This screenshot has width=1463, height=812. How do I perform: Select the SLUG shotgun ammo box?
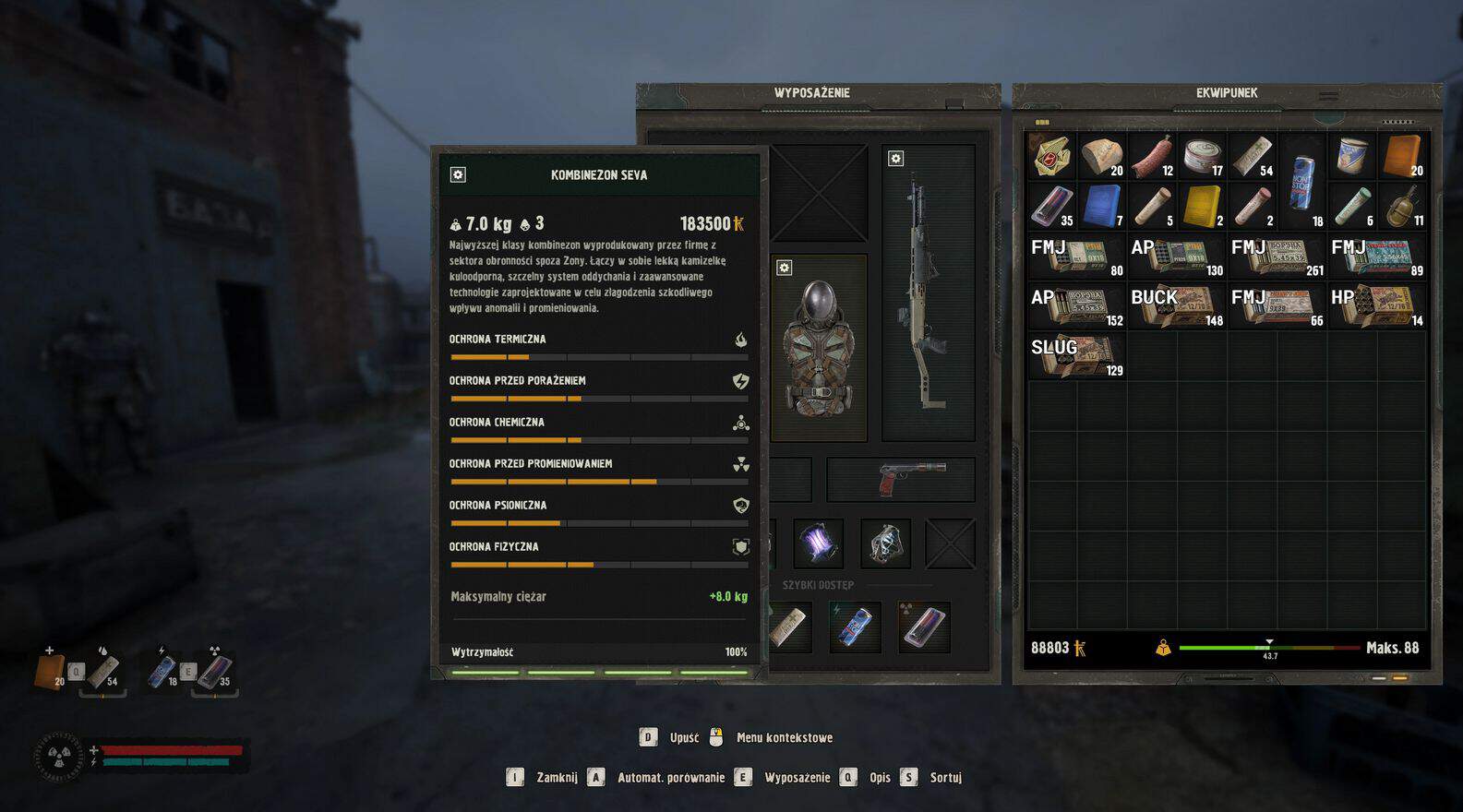point(1076,356)
